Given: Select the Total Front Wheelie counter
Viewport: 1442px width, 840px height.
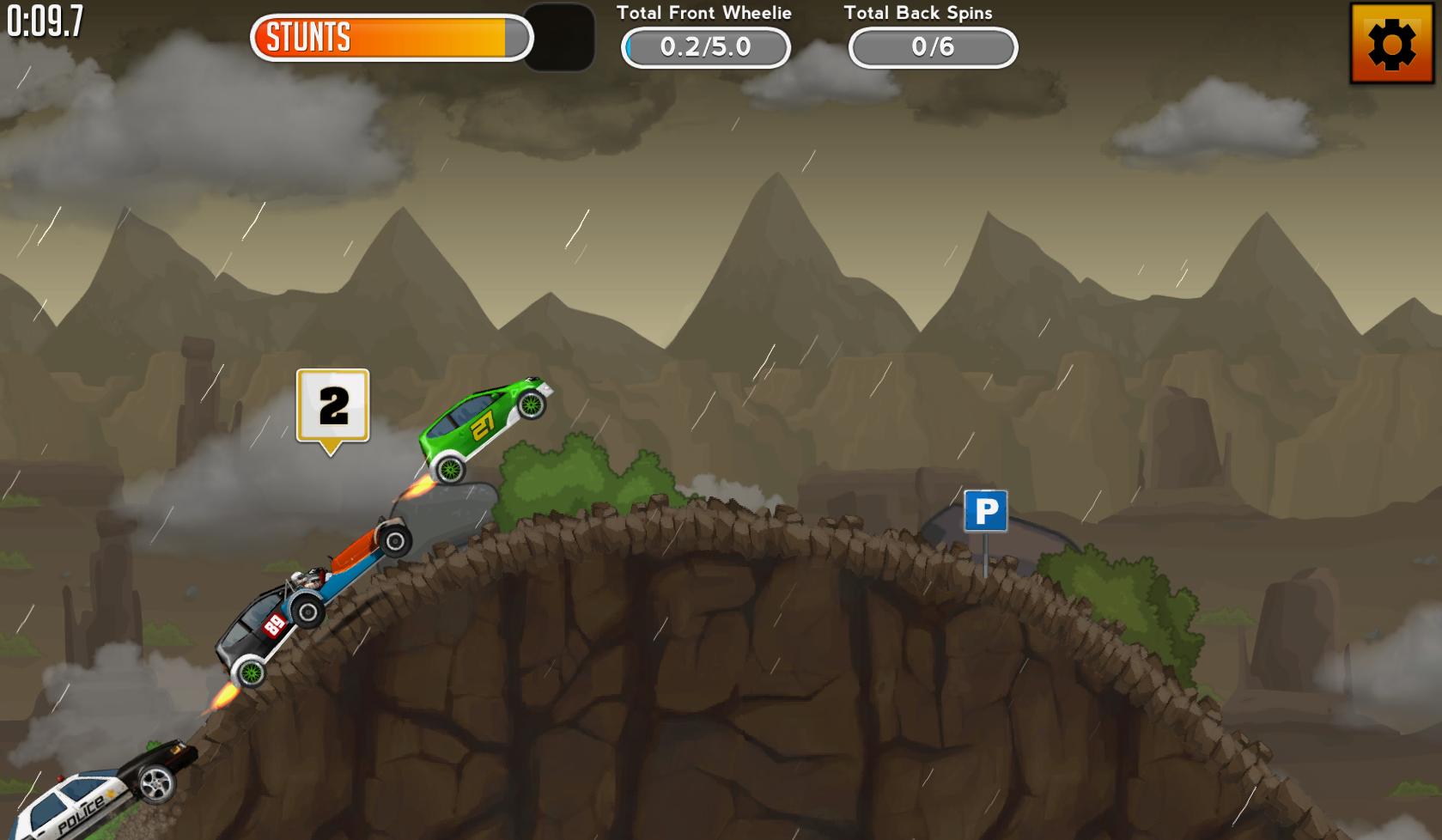Looking at the screenshot, I should pos(704,48).
